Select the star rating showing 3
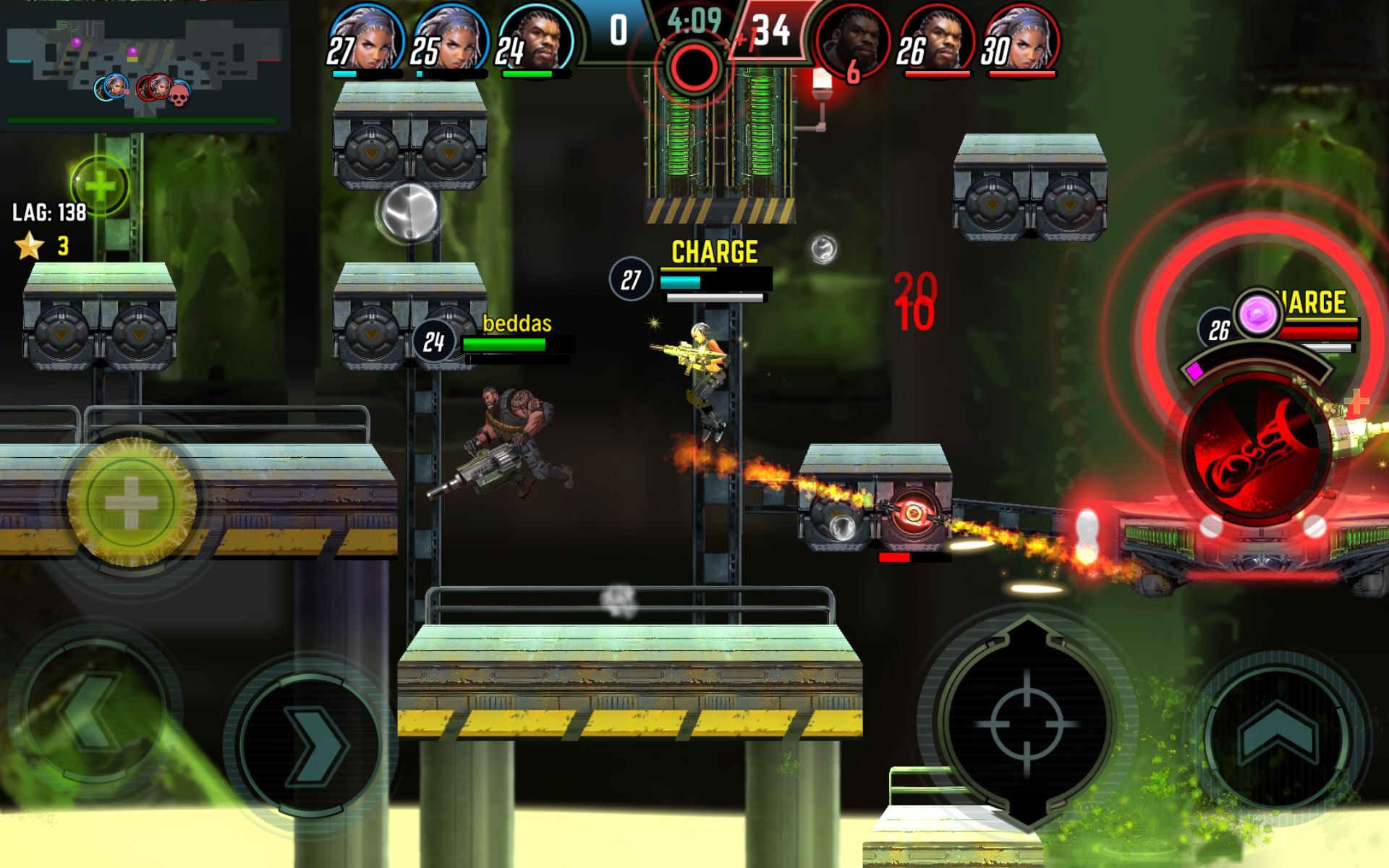Image resolution: width=1389 pixels, height=868 pixels. (x=43, y=246)
